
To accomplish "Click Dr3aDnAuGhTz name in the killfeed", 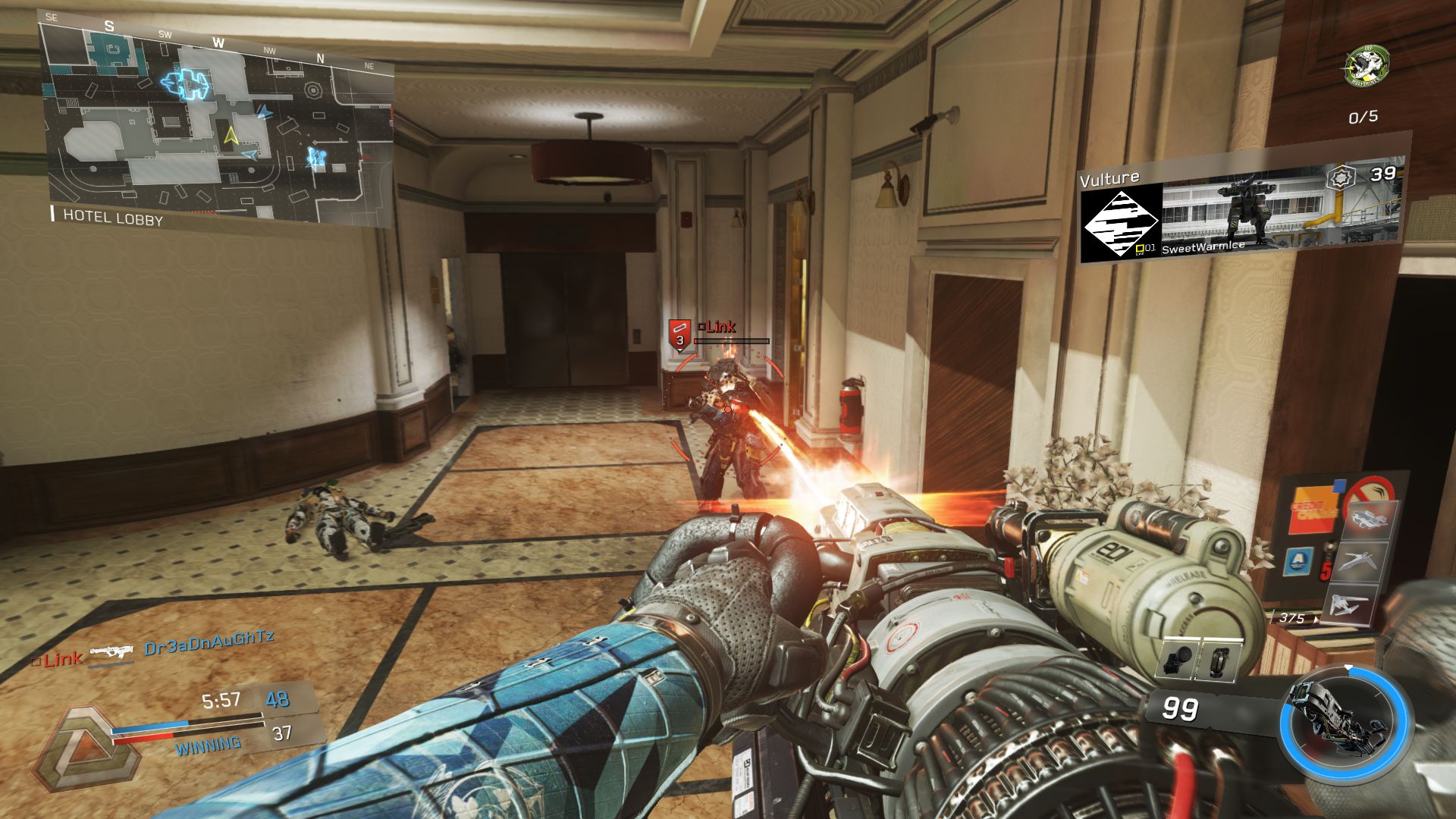I will click(209, 644).
